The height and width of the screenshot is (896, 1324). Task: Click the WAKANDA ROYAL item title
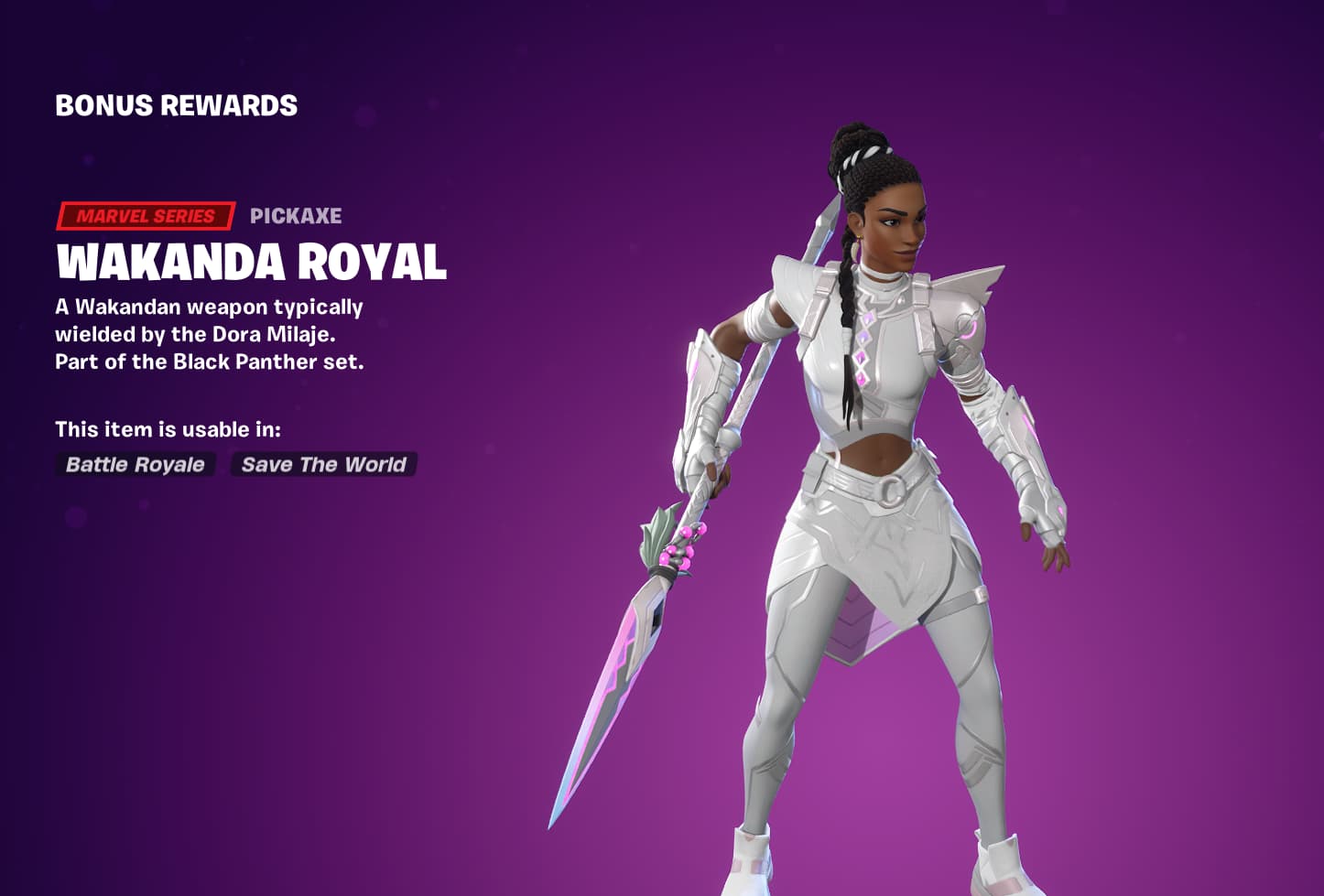pyautogui.click(x=251, y=263)
